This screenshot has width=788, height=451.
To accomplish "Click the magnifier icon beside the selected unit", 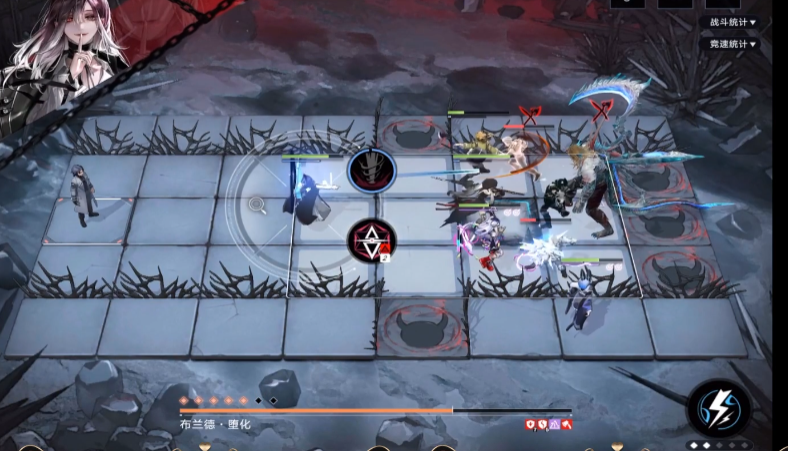I will [x=258, y=205].
